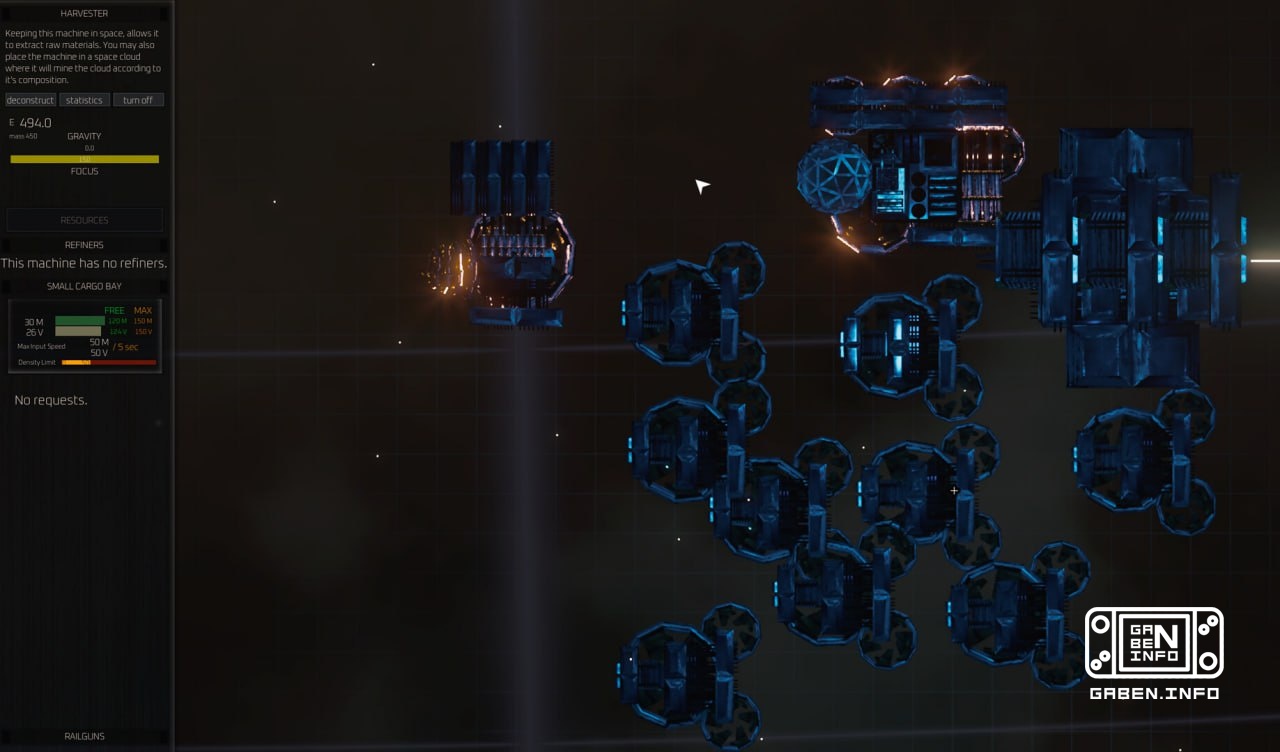The width and height of the screenshot is (1280, 752).
Task: Turn off the Harvester machine
Action: (x=139, y=99)
